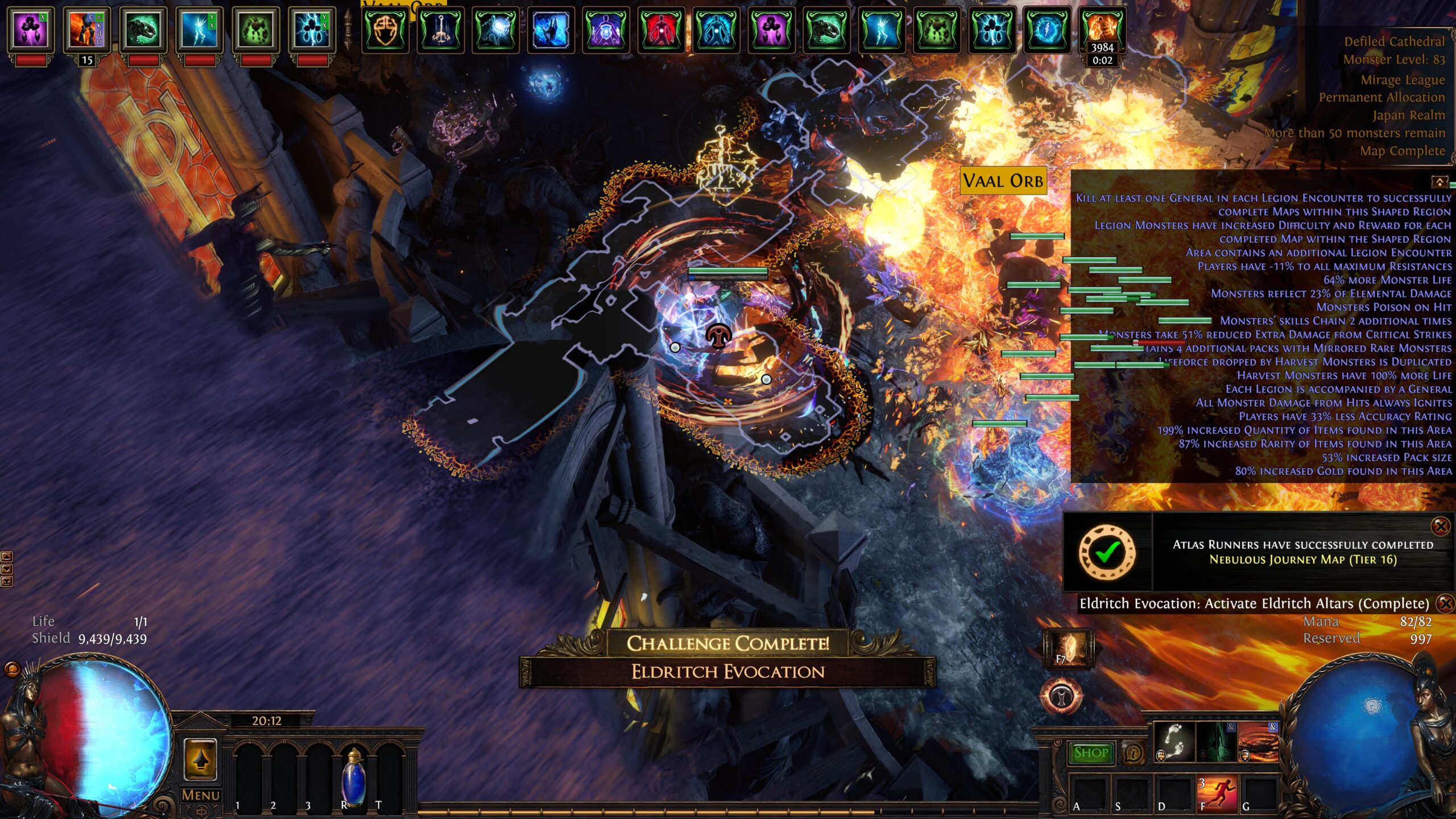Image resolution: width=1456 pixels, height=819 pixels.
Task: Use the blue mana flask
Action: (x=353, y=776)
